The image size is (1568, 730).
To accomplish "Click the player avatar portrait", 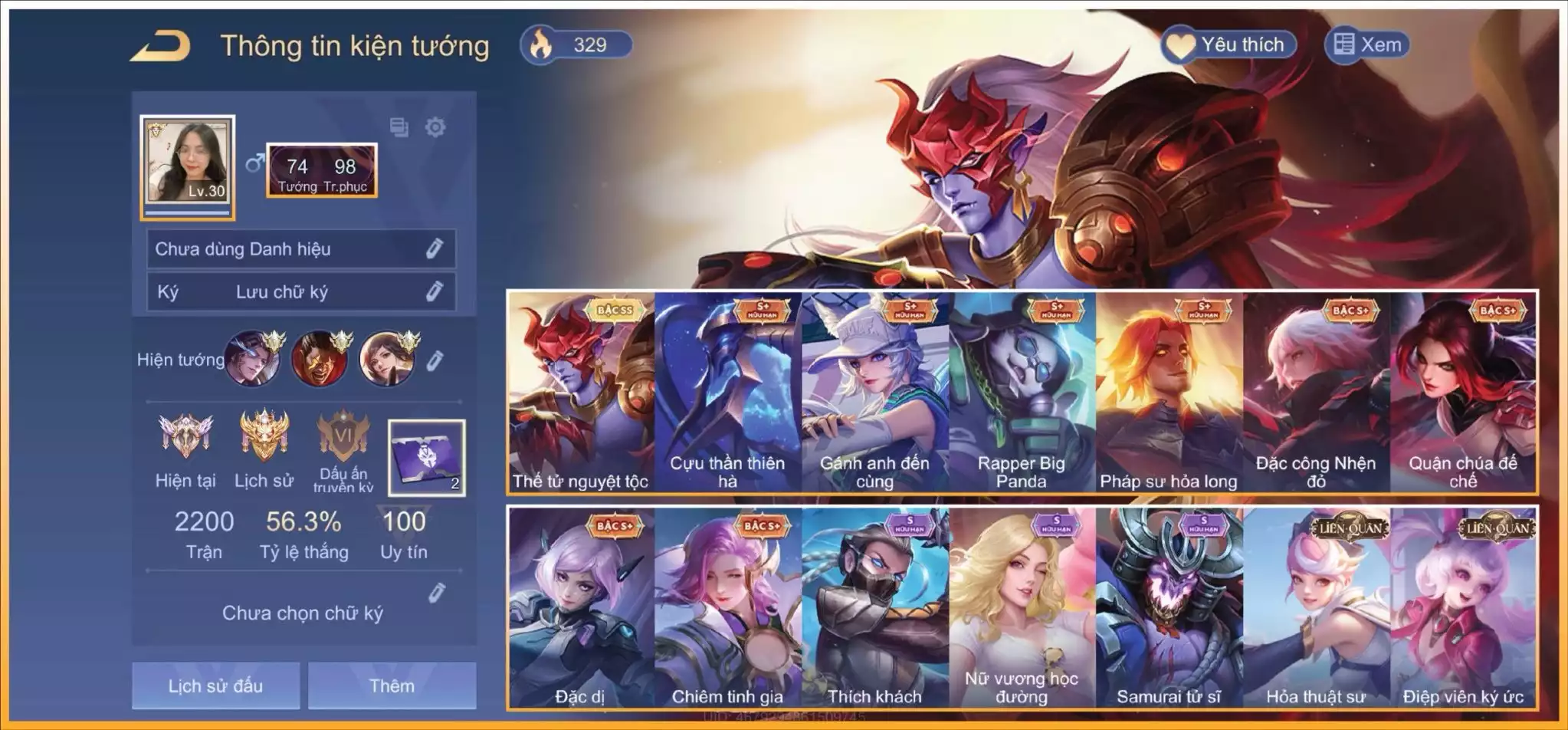I will click(x=188, y=163).
